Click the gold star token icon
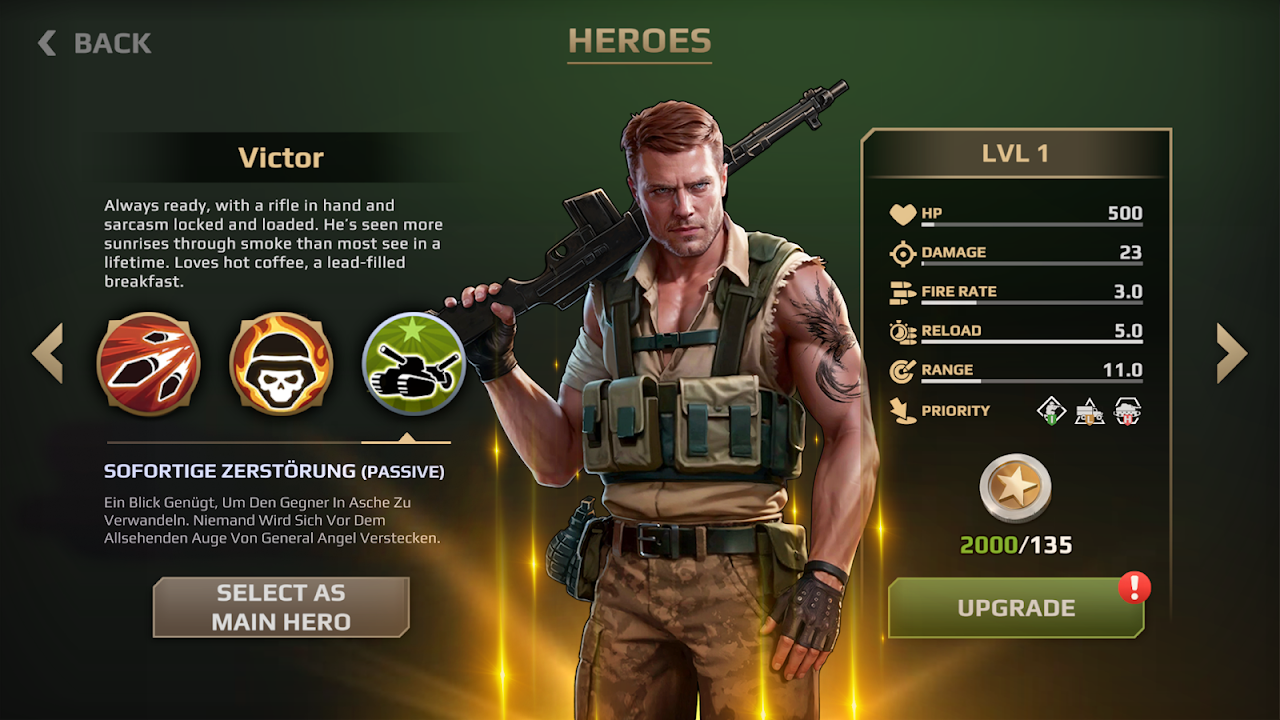 [1015, 489]
